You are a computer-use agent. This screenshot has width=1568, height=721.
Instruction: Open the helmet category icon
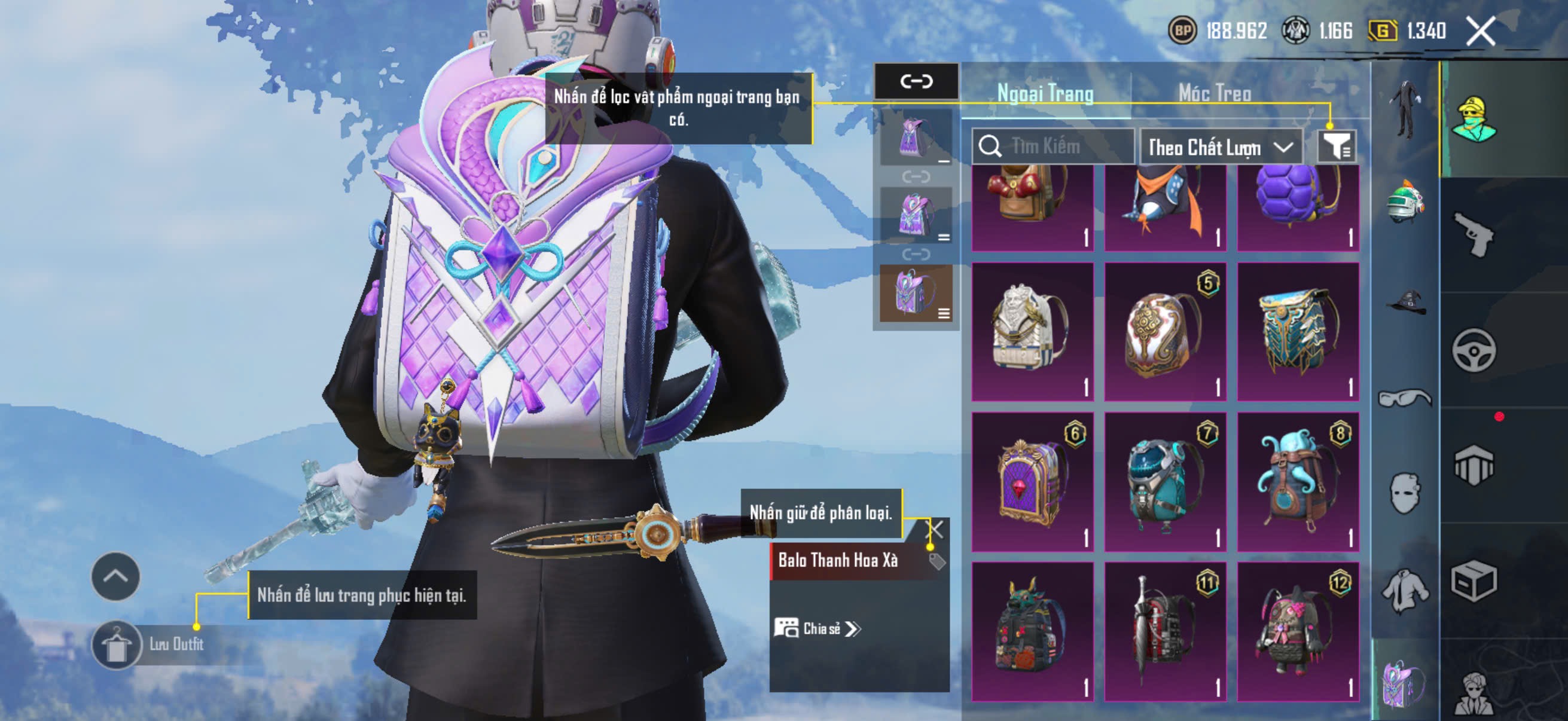click(x=1405, y=203)
